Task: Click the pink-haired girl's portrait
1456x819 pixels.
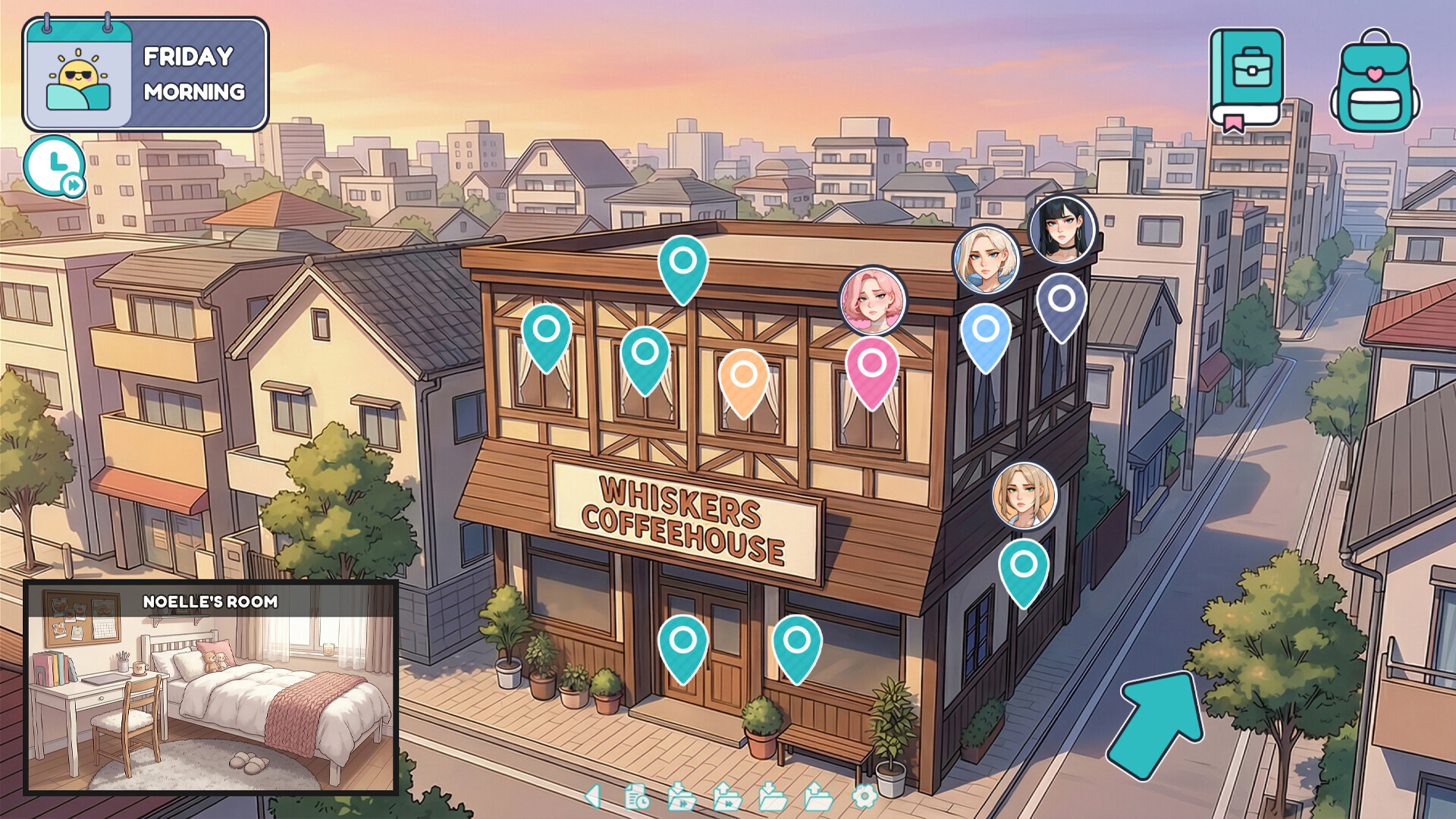Action: pyautogui.click(x=872, y=301)
